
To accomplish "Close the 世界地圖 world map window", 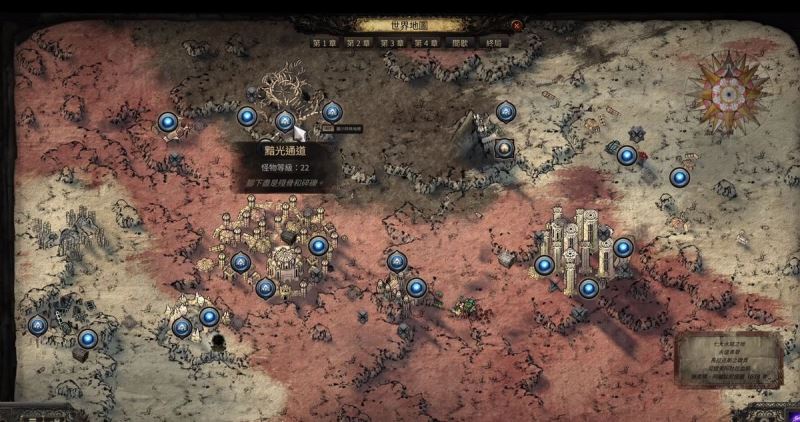I will [x=516, y=26].
